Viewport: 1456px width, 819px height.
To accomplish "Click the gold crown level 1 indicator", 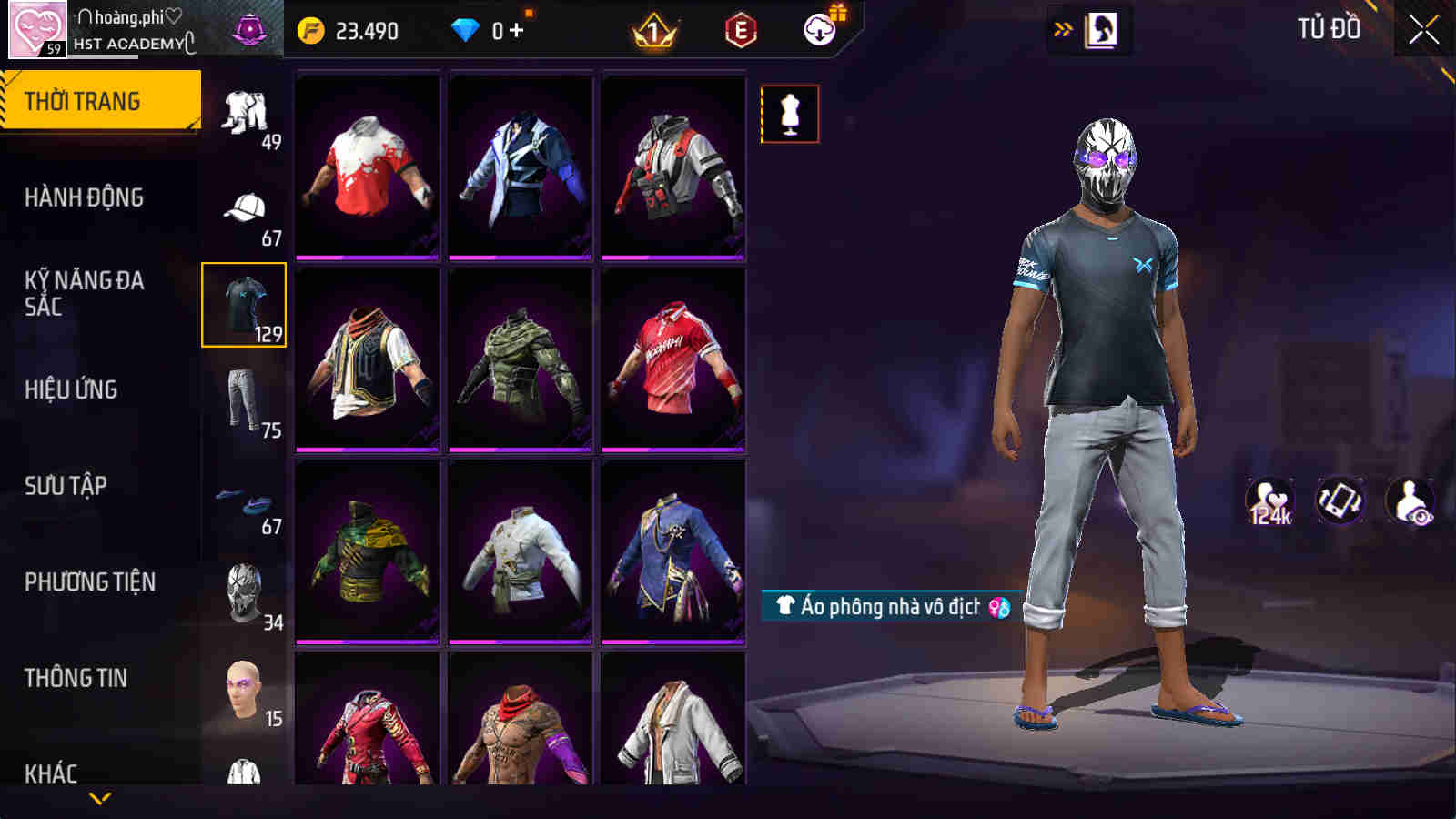I will click(x=653, y=30).
